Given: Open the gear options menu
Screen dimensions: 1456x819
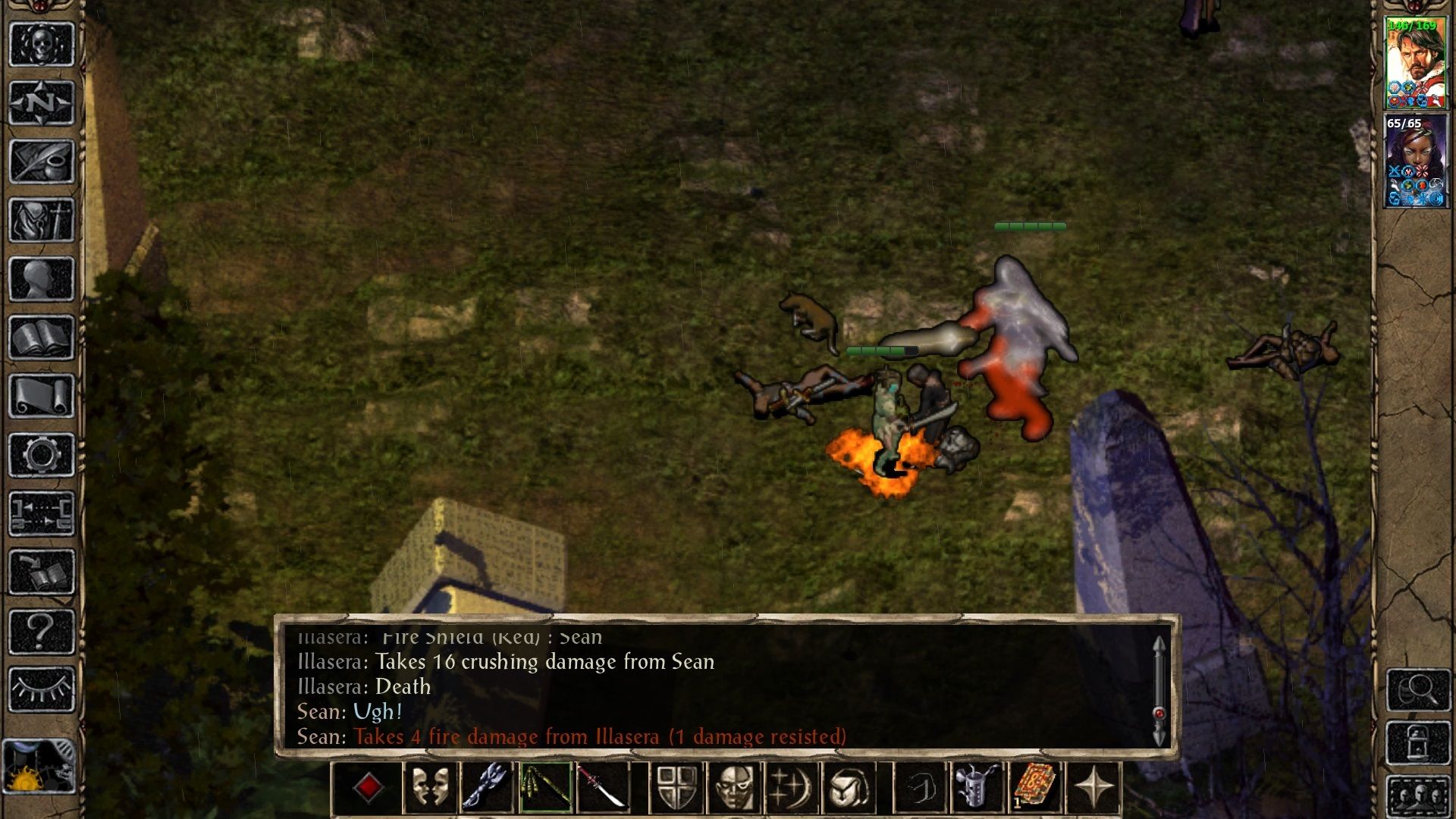Looking at the screenshot, I should pos(42,455).
